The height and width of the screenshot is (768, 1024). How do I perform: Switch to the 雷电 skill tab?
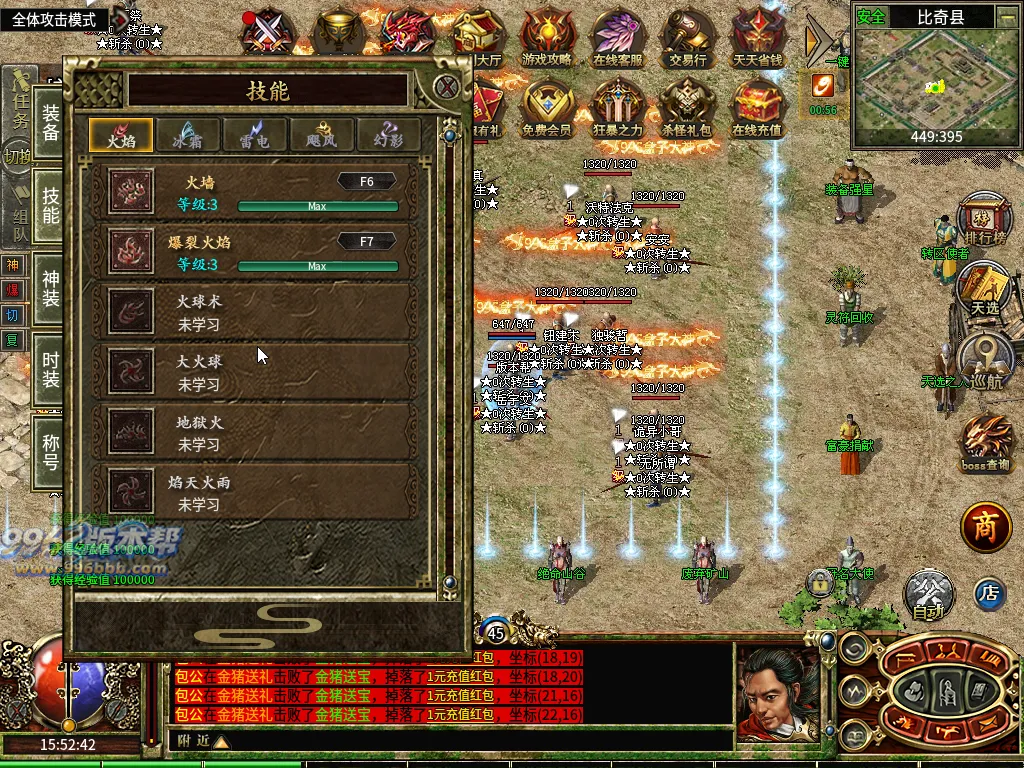254,135
